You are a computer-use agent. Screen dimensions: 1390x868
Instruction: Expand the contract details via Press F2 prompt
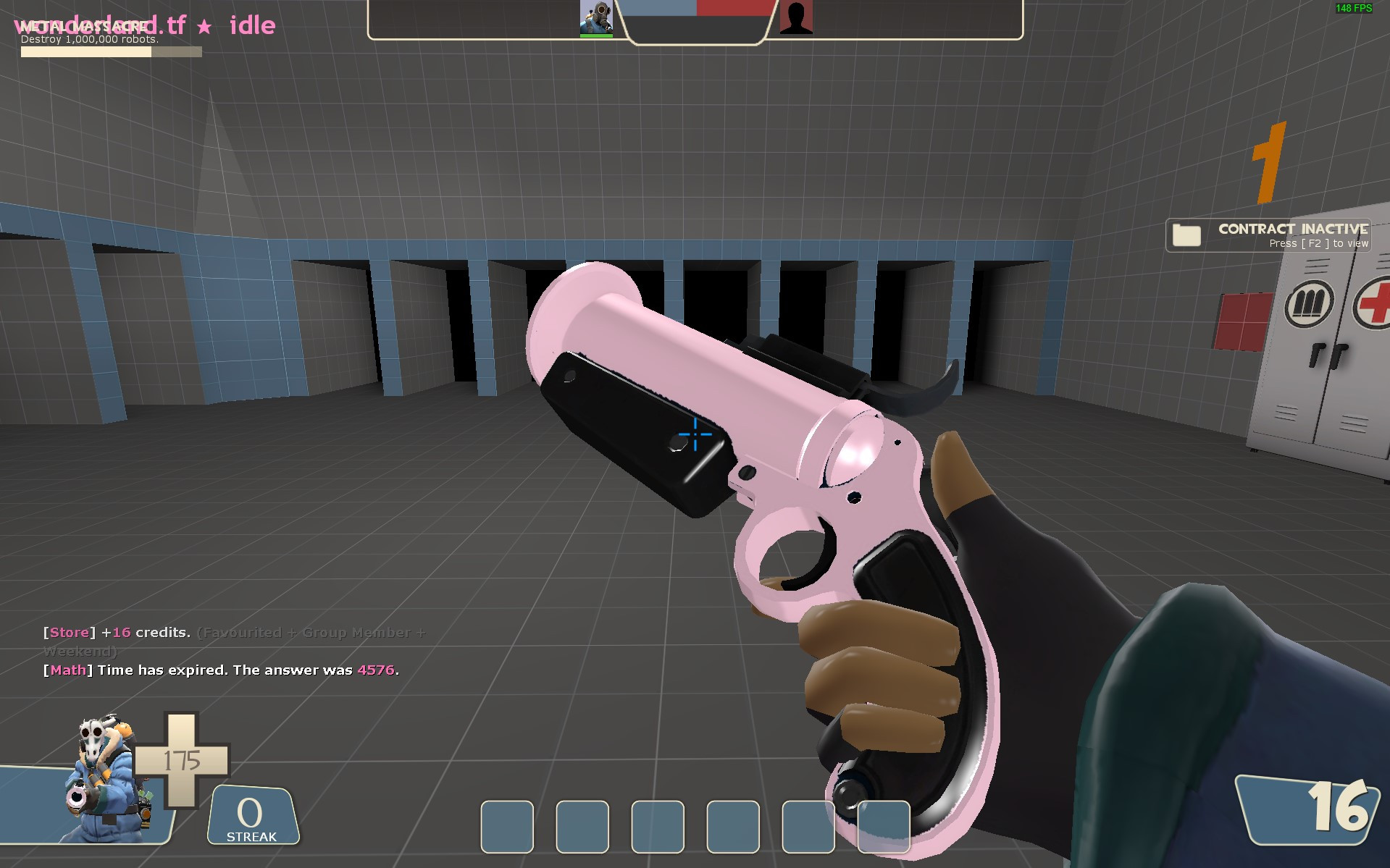(1318, 243)
